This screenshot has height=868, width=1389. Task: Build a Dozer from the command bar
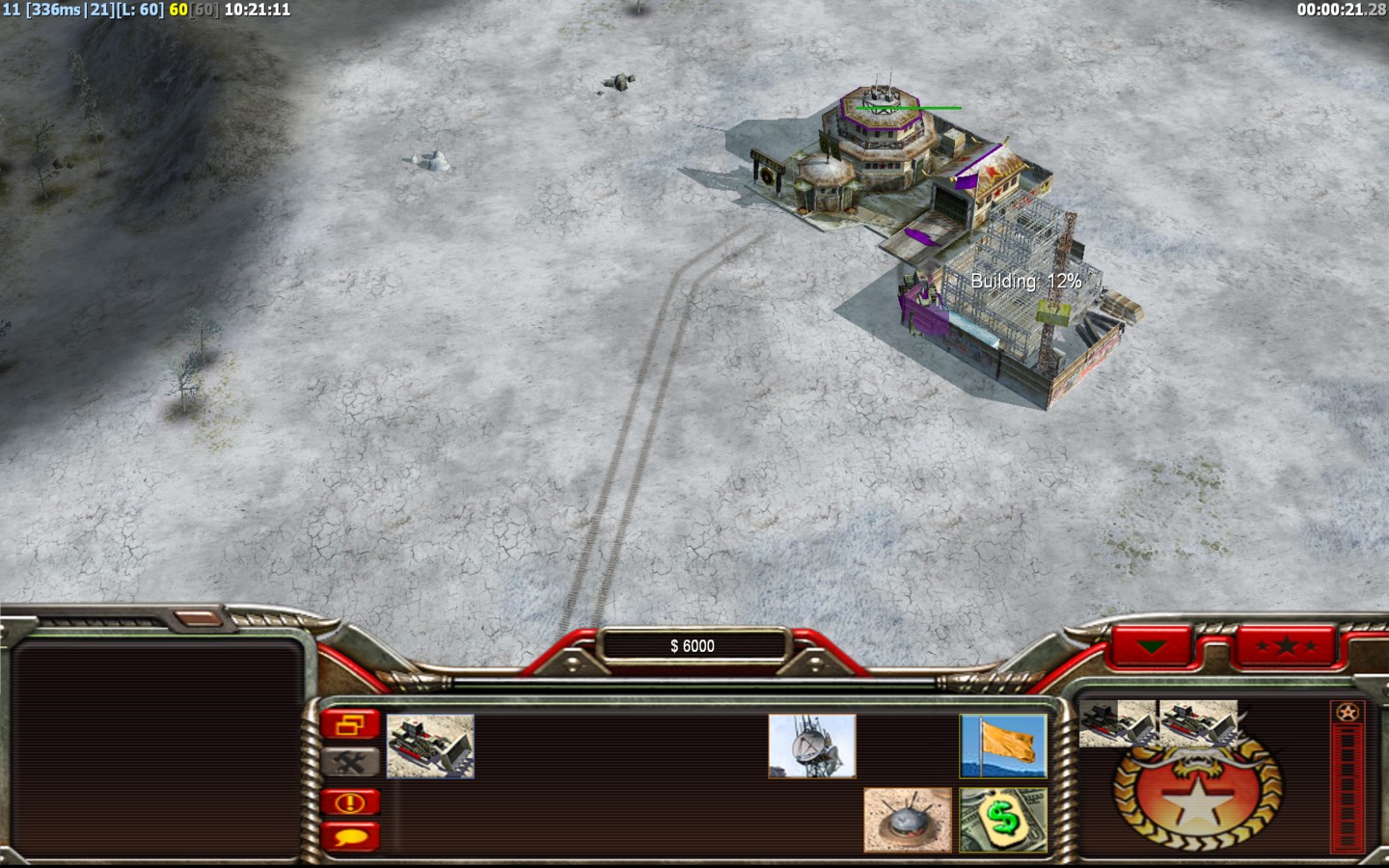pyautogui.click(x=430, y=746)
